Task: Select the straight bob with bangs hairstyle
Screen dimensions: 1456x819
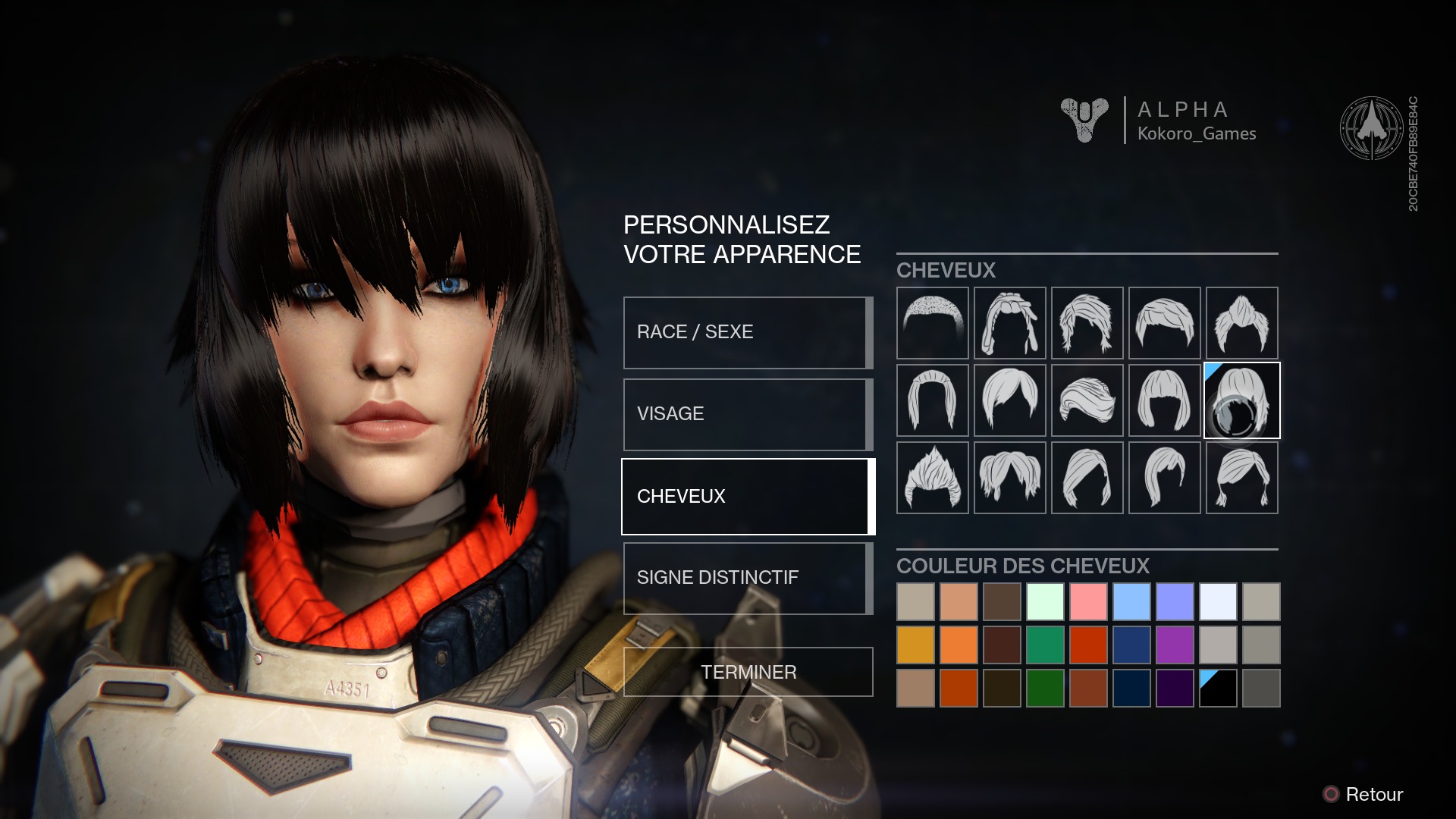Action: click(1164, 400)
